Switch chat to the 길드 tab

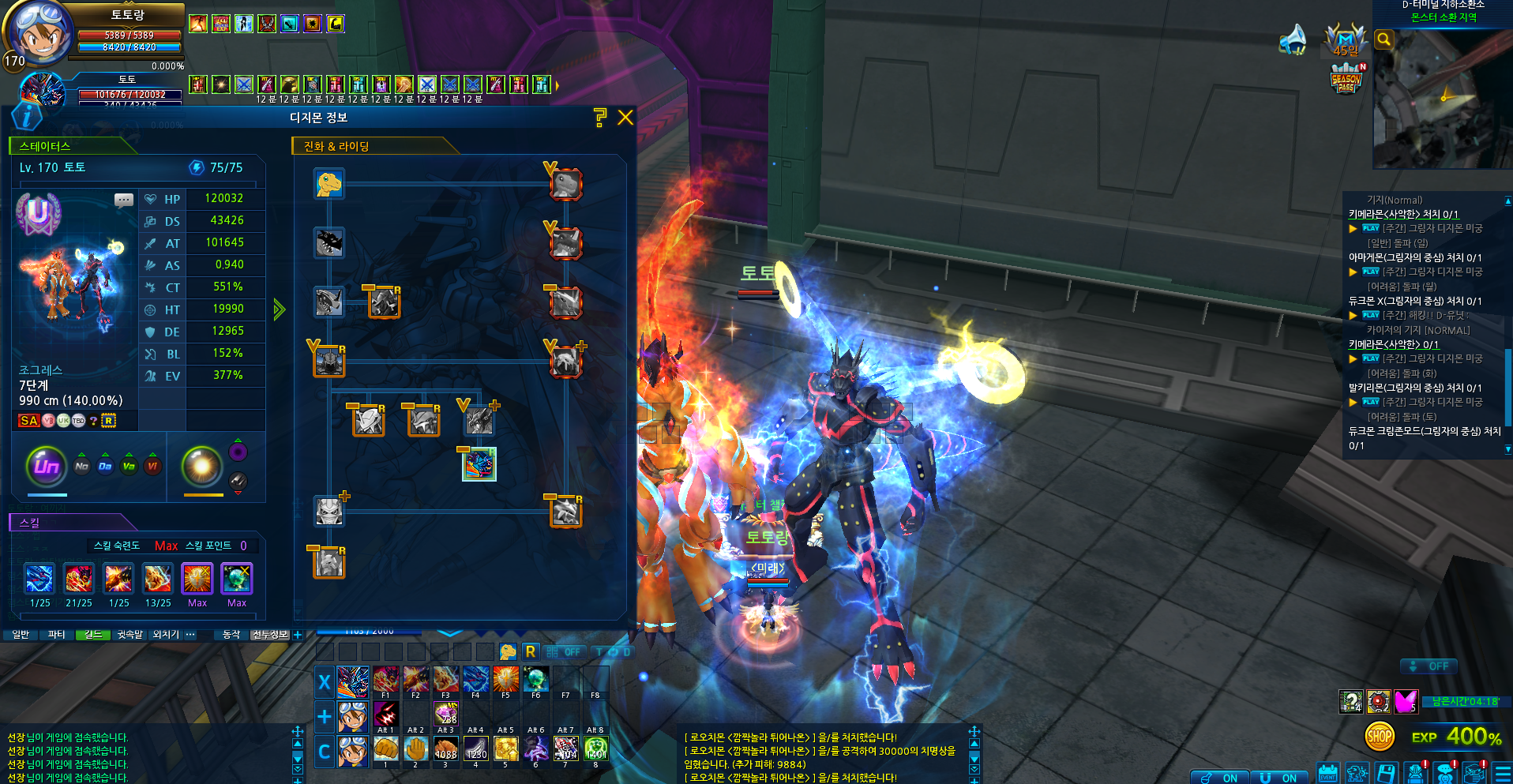(x=93, y=634)
